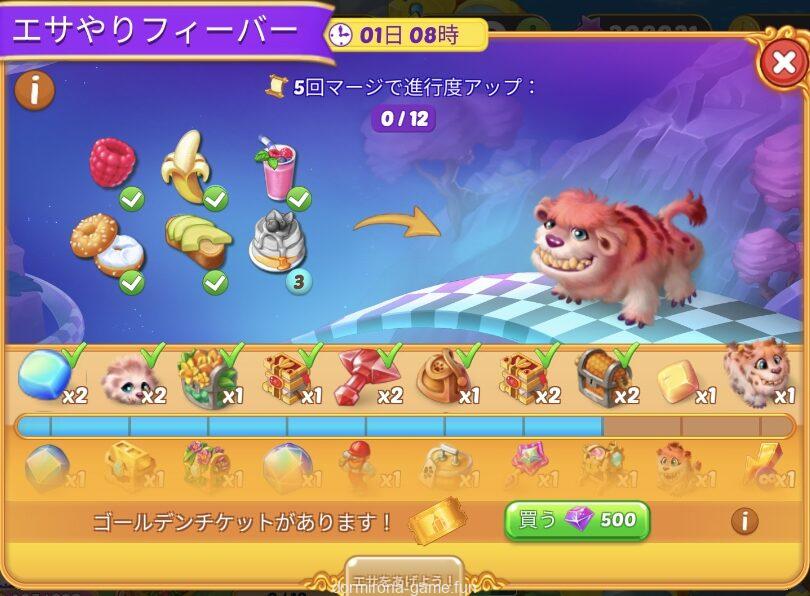Pick the avocado toast item

pyautogui.click(x=198, y=242)
